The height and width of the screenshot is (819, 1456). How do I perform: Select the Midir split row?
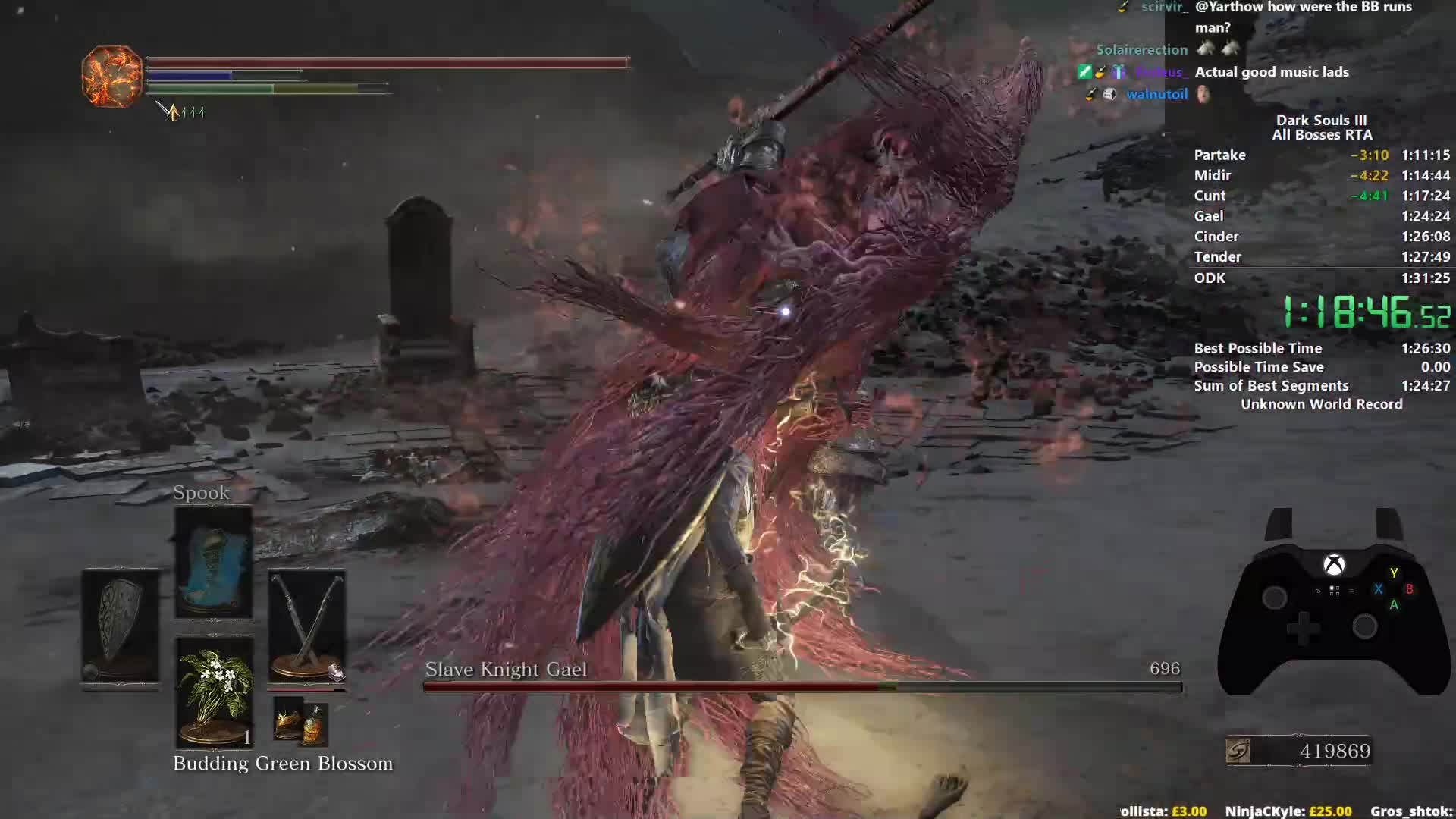point(1321,175)
